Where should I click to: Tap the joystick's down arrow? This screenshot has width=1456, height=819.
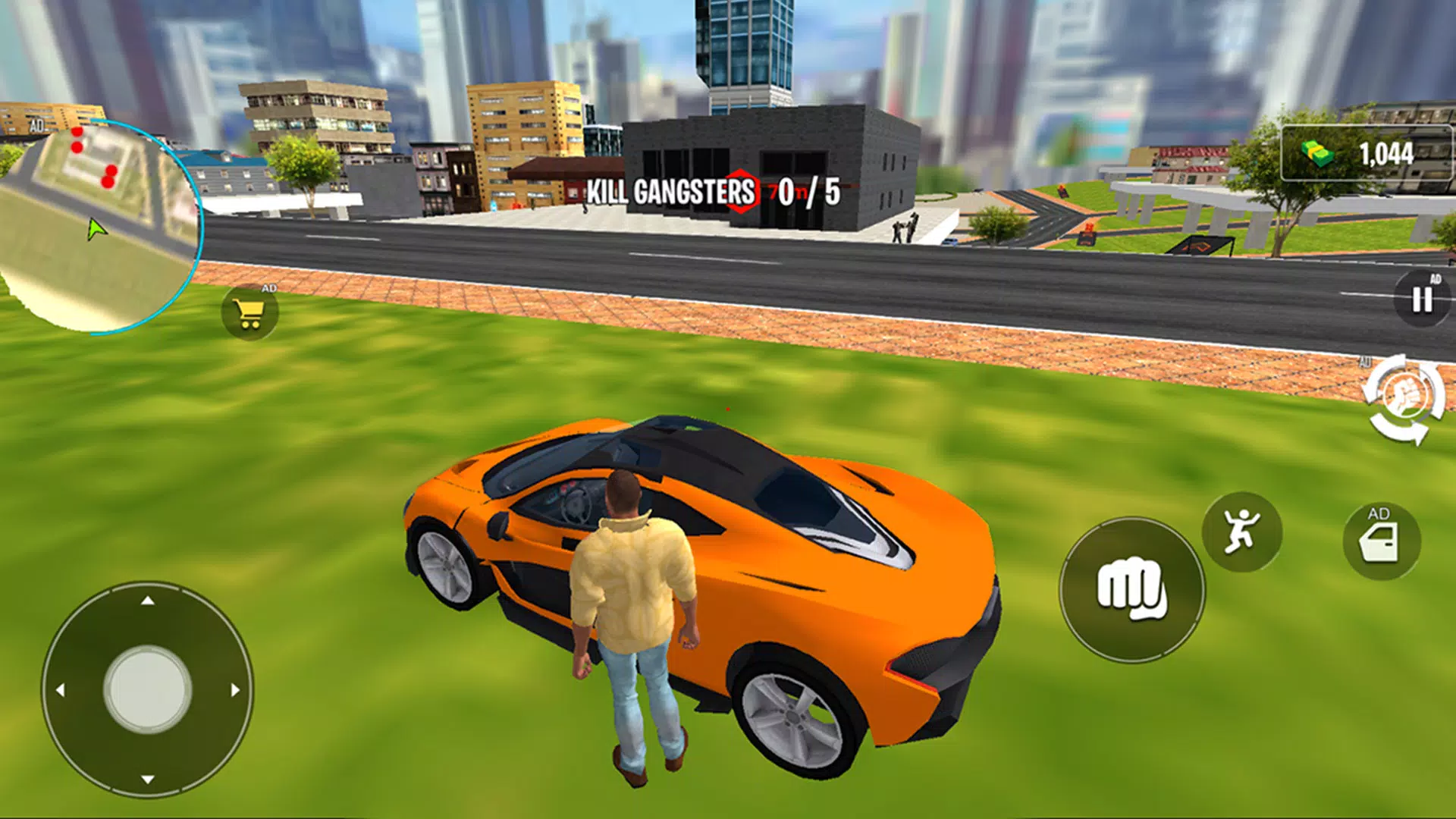[x=148, y=779]
